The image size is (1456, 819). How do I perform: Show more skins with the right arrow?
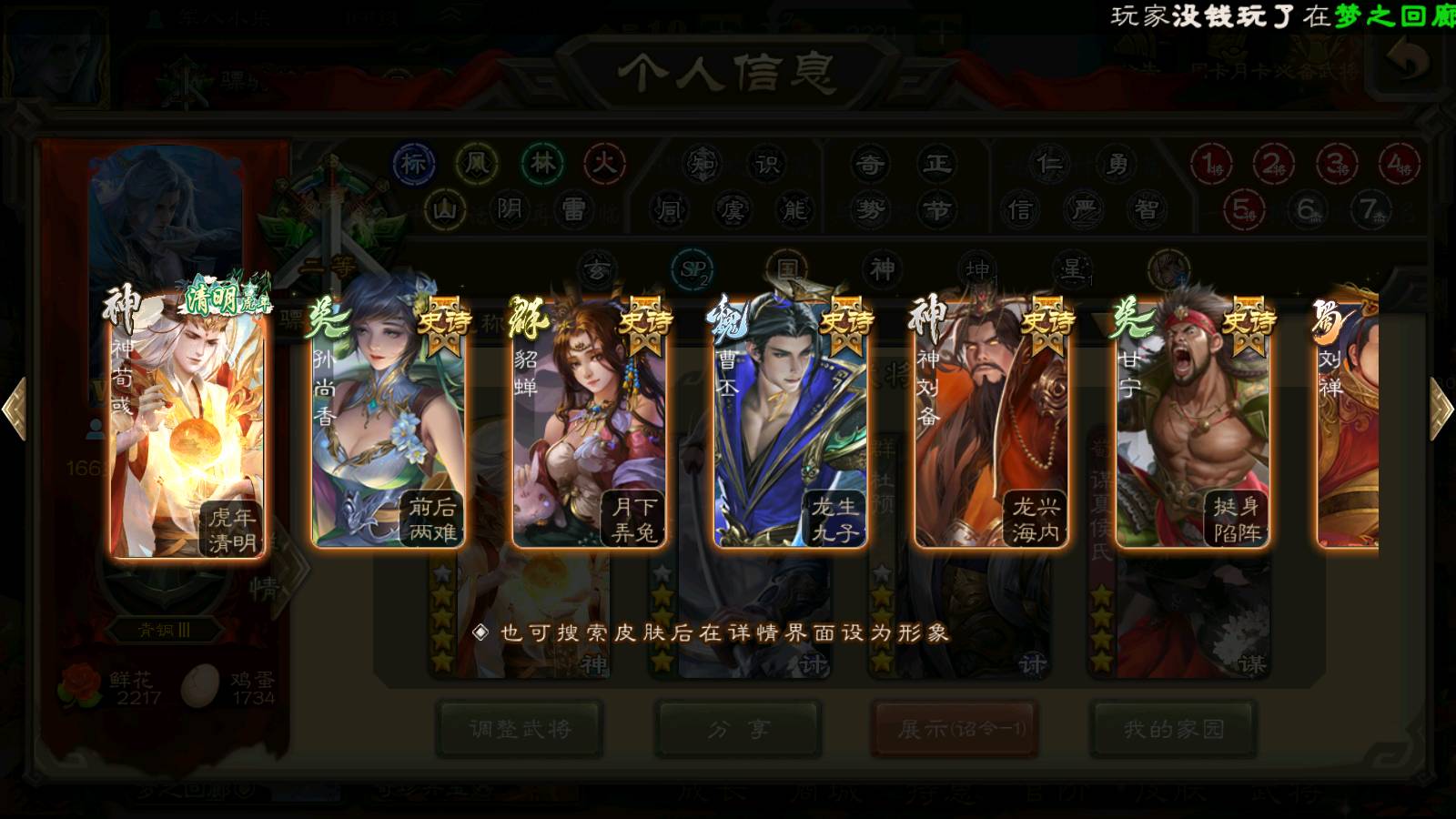pyautogui.click(x=1441, y=409)
